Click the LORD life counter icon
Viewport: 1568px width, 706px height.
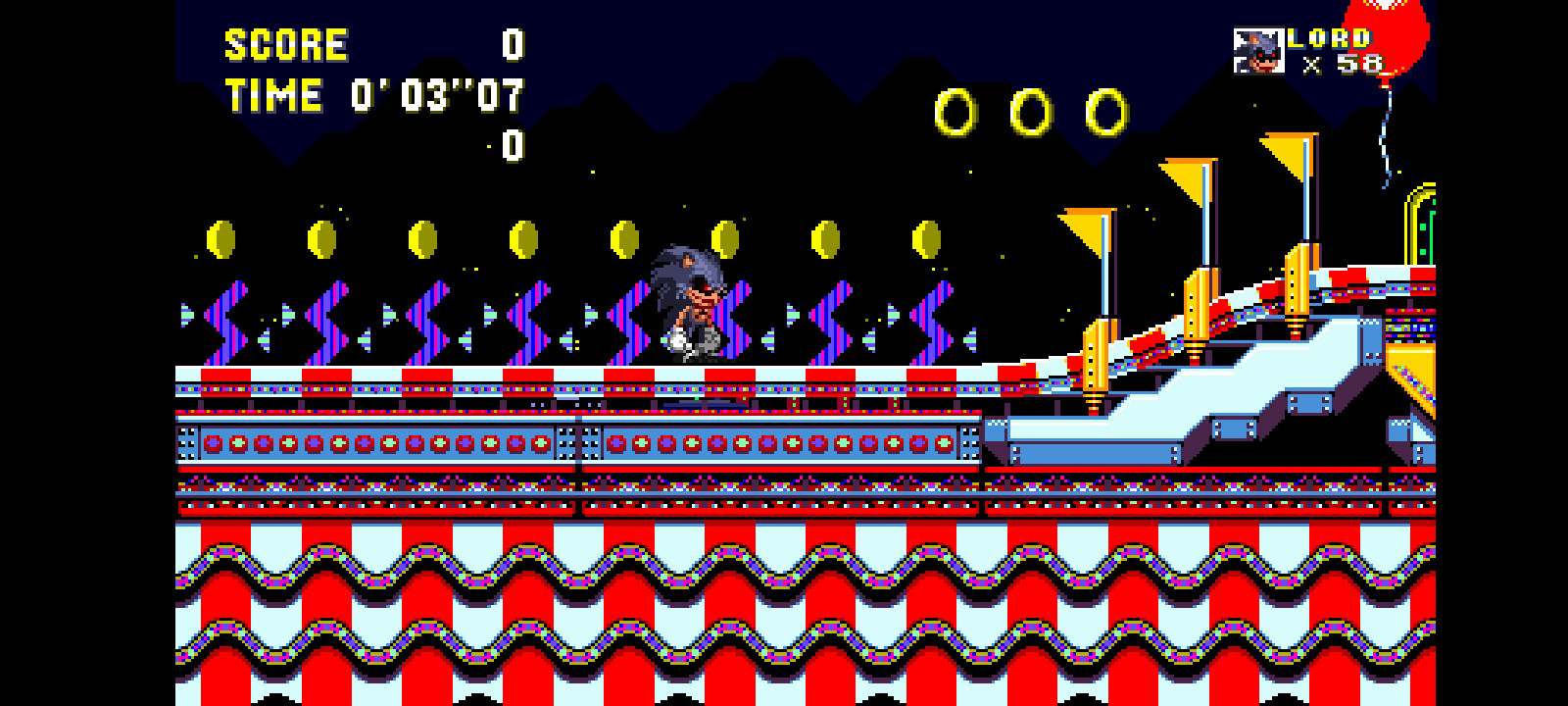pyautogui.click(x=1259, y=47)
